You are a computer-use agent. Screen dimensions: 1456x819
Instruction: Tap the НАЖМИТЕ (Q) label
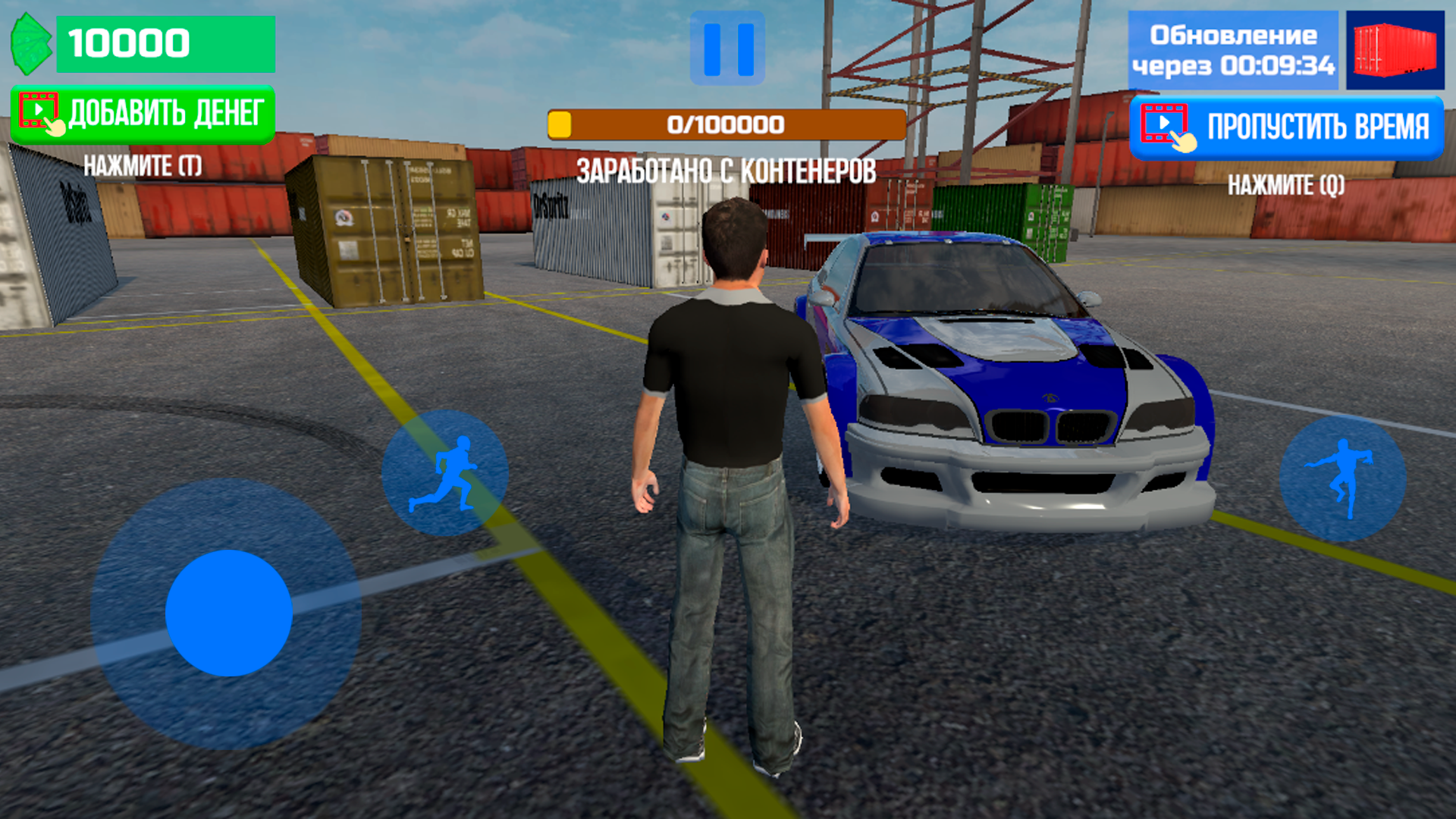tap(1287, 184)
